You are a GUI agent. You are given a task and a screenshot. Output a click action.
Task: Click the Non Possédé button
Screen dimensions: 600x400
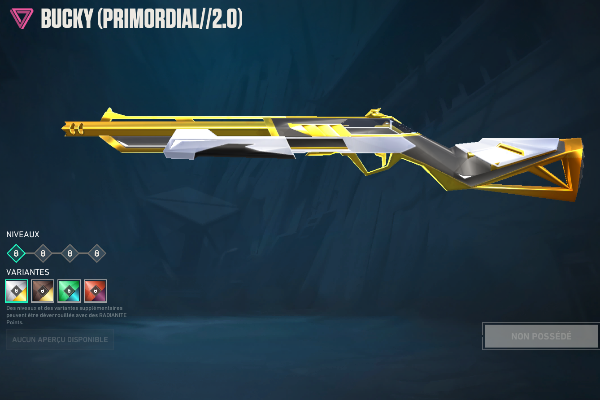(541, 336)
